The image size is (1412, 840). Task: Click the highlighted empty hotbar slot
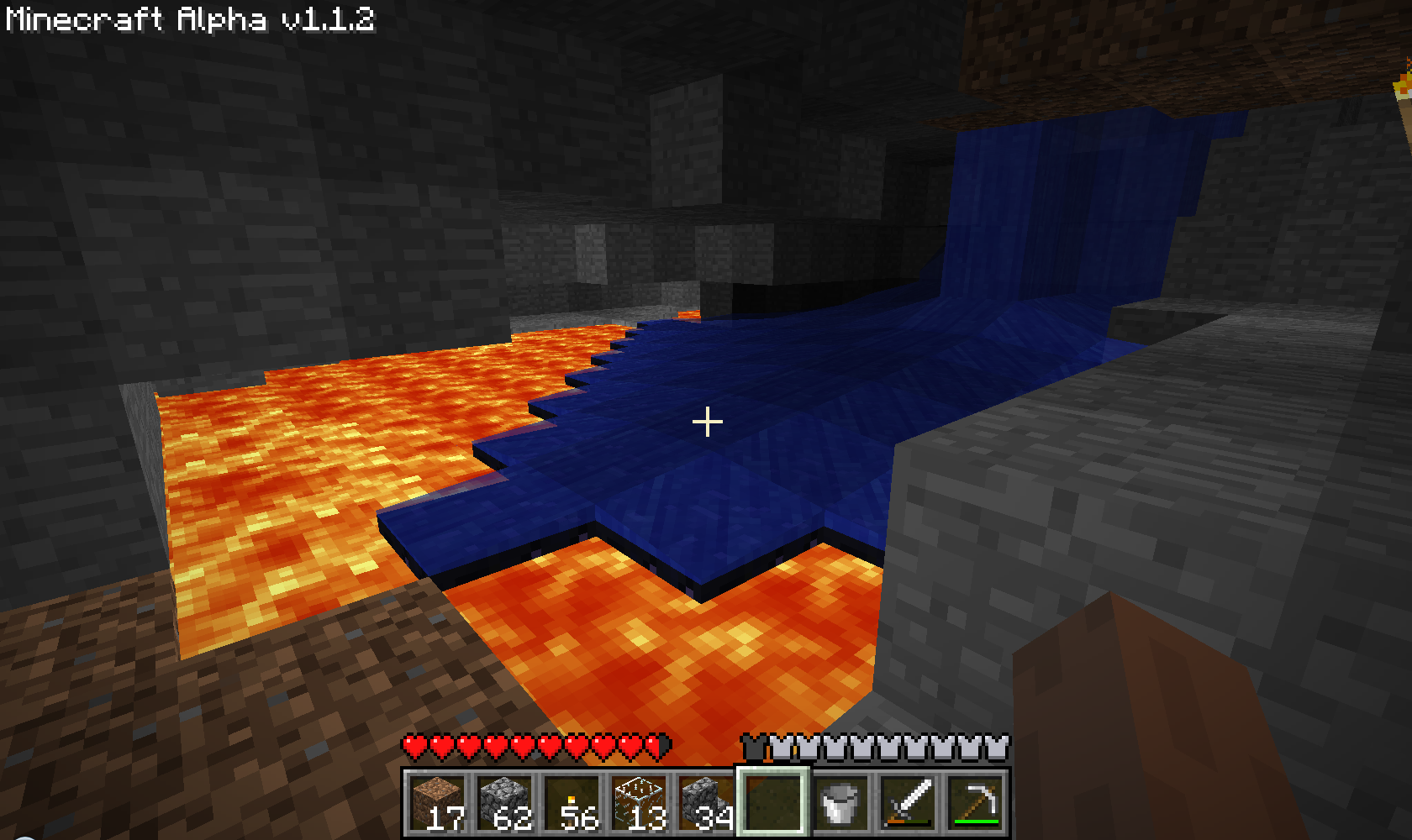pos(773,802)
